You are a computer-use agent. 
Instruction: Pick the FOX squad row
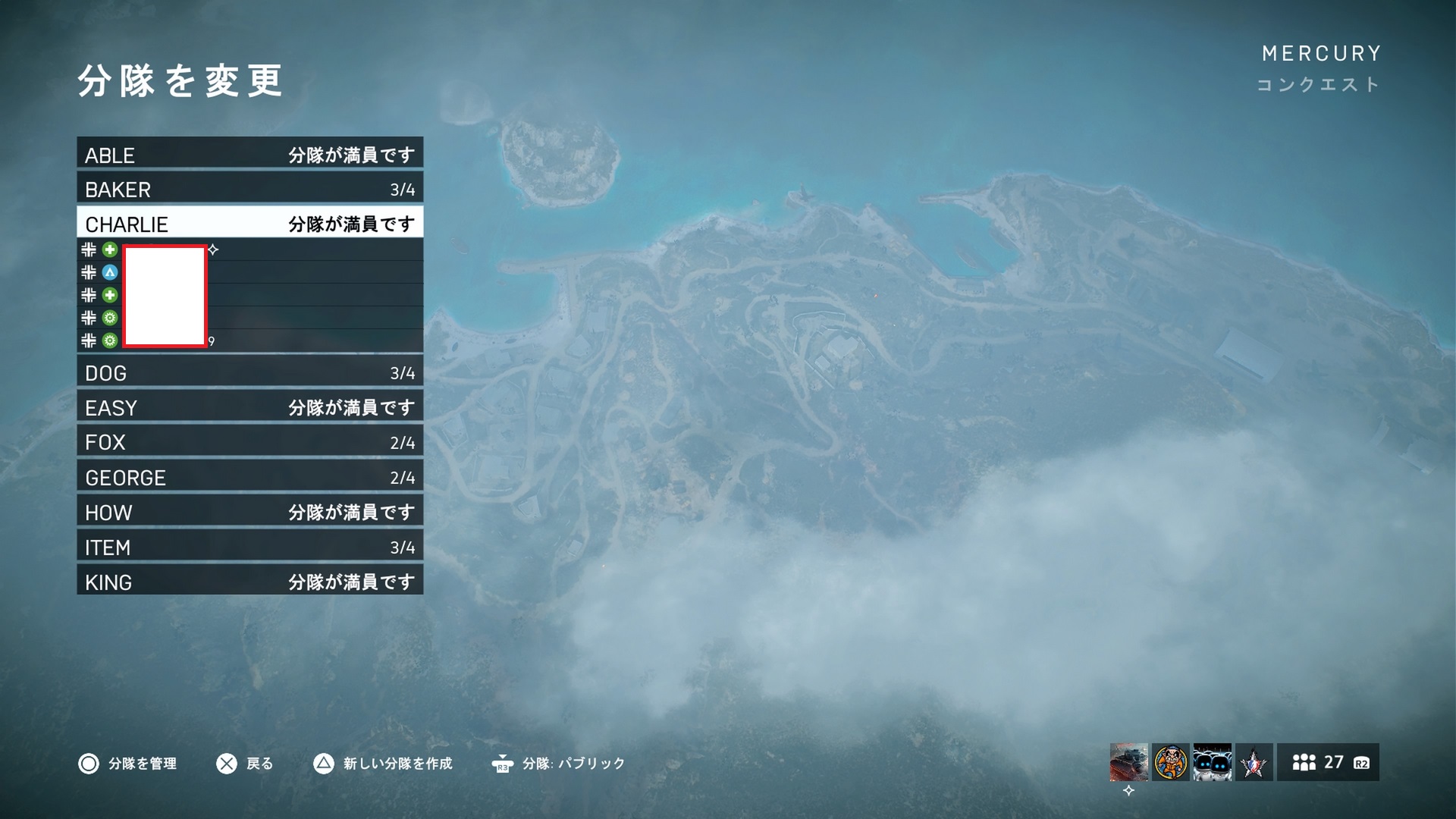[x=249, y=442]
